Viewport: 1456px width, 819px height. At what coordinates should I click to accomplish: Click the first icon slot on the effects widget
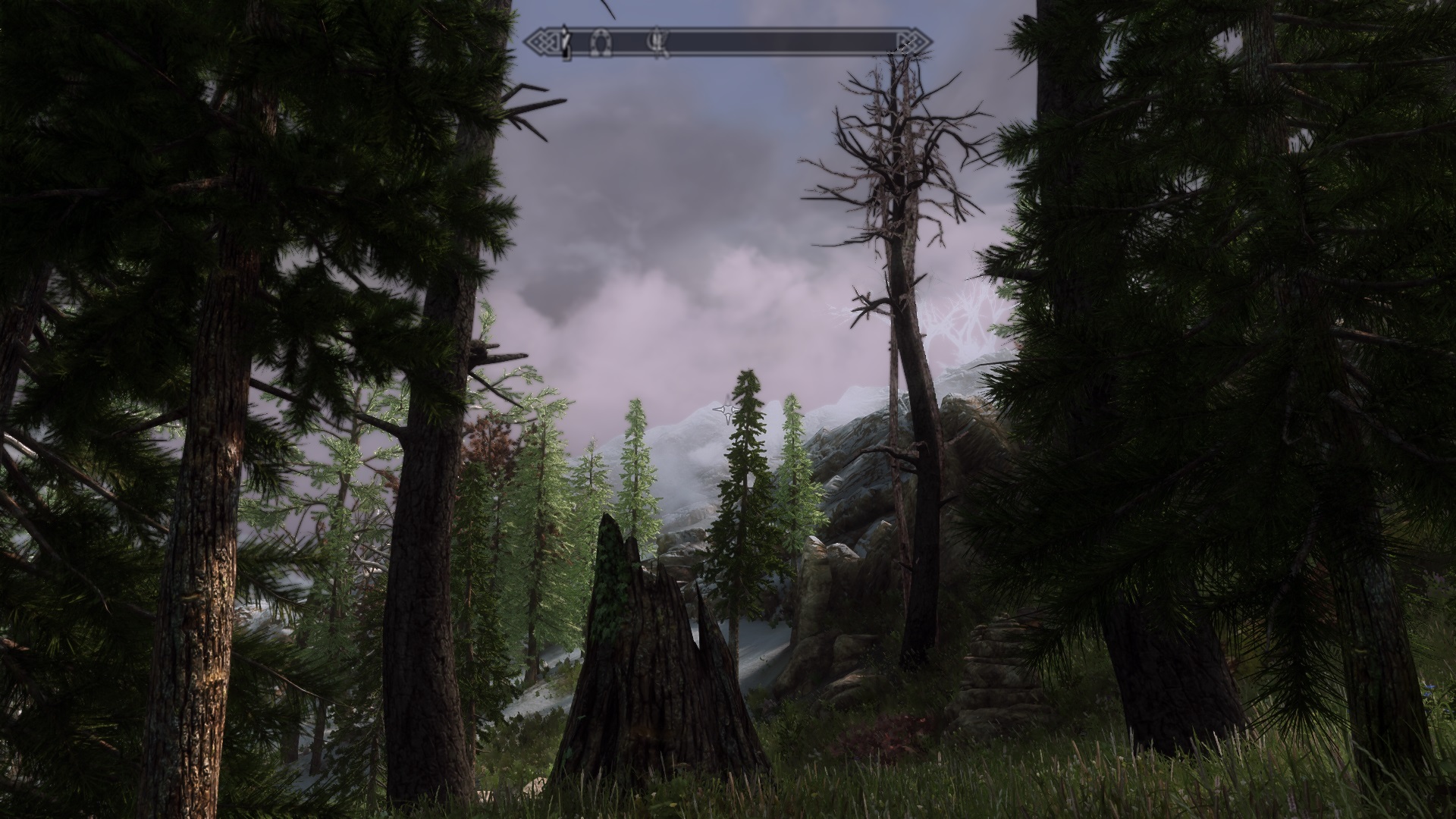[x=566, y=42]
